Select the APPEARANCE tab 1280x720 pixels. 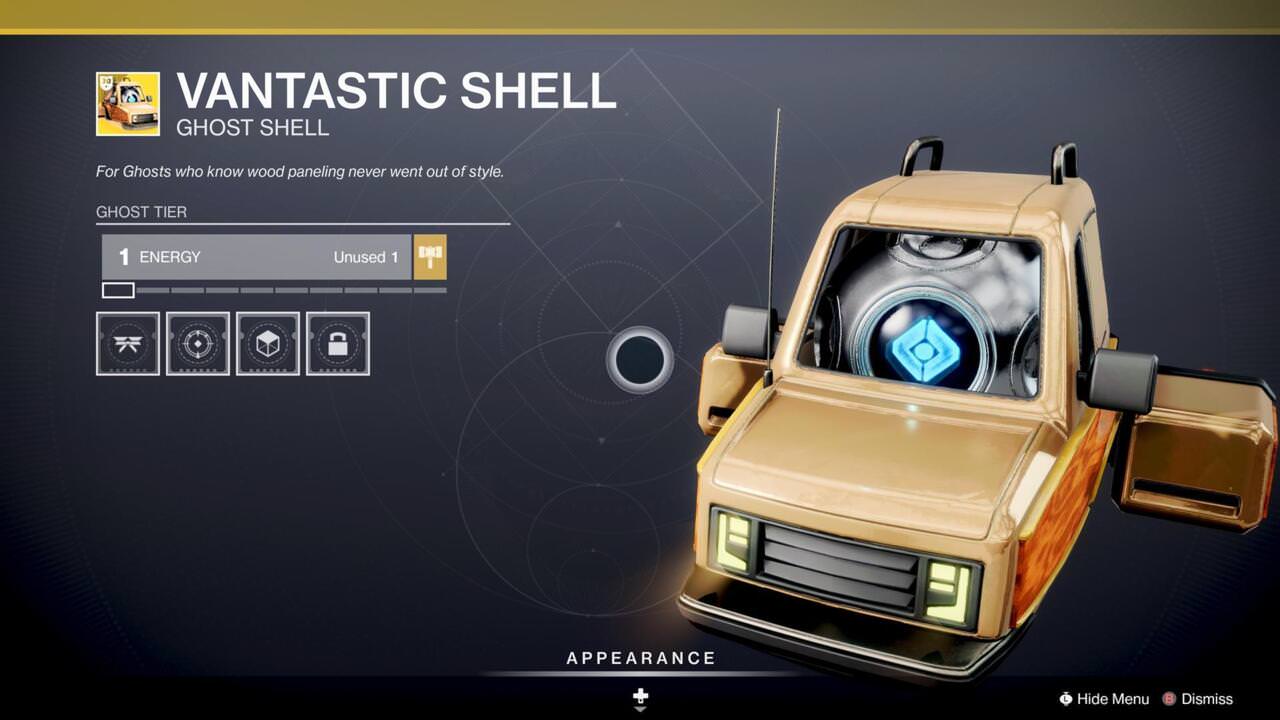click(x=639, y=658)
